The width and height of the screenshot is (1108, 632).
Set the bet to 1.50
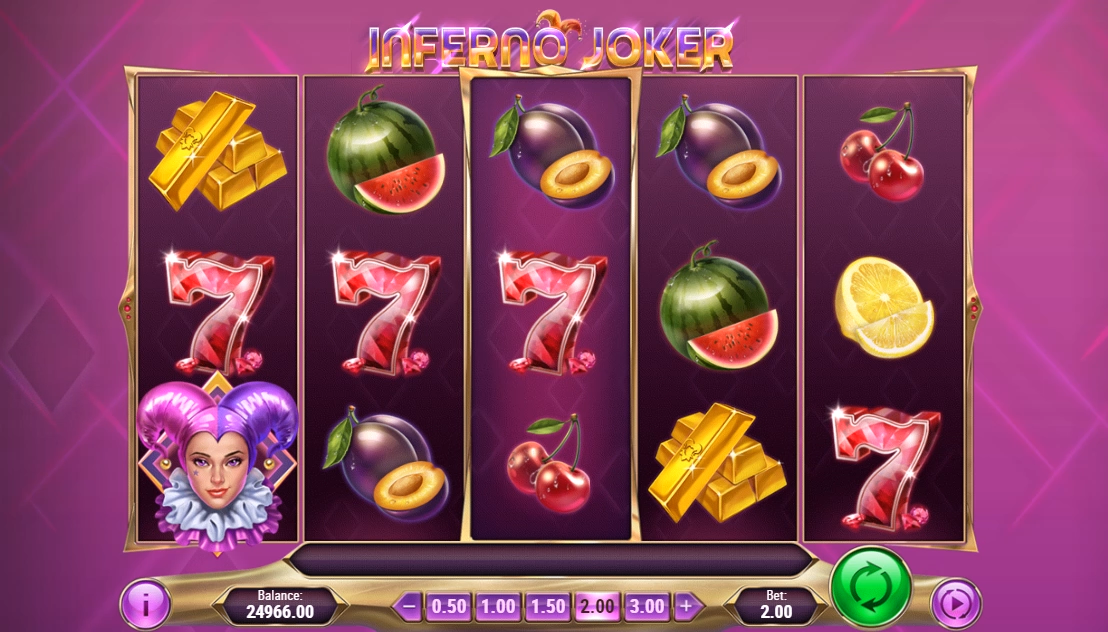(x=547, y=606)
